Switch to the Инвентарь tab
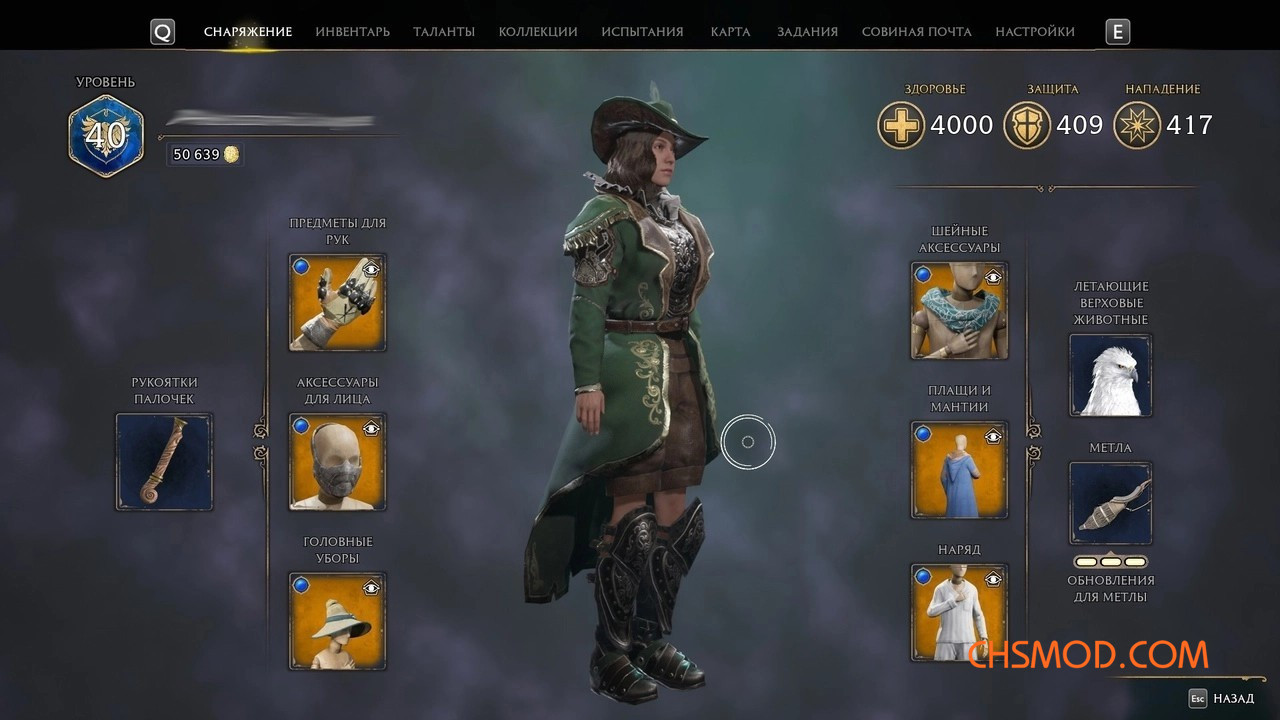The width and height of the screenshot is (1280, 720). [x=352, y=32]
